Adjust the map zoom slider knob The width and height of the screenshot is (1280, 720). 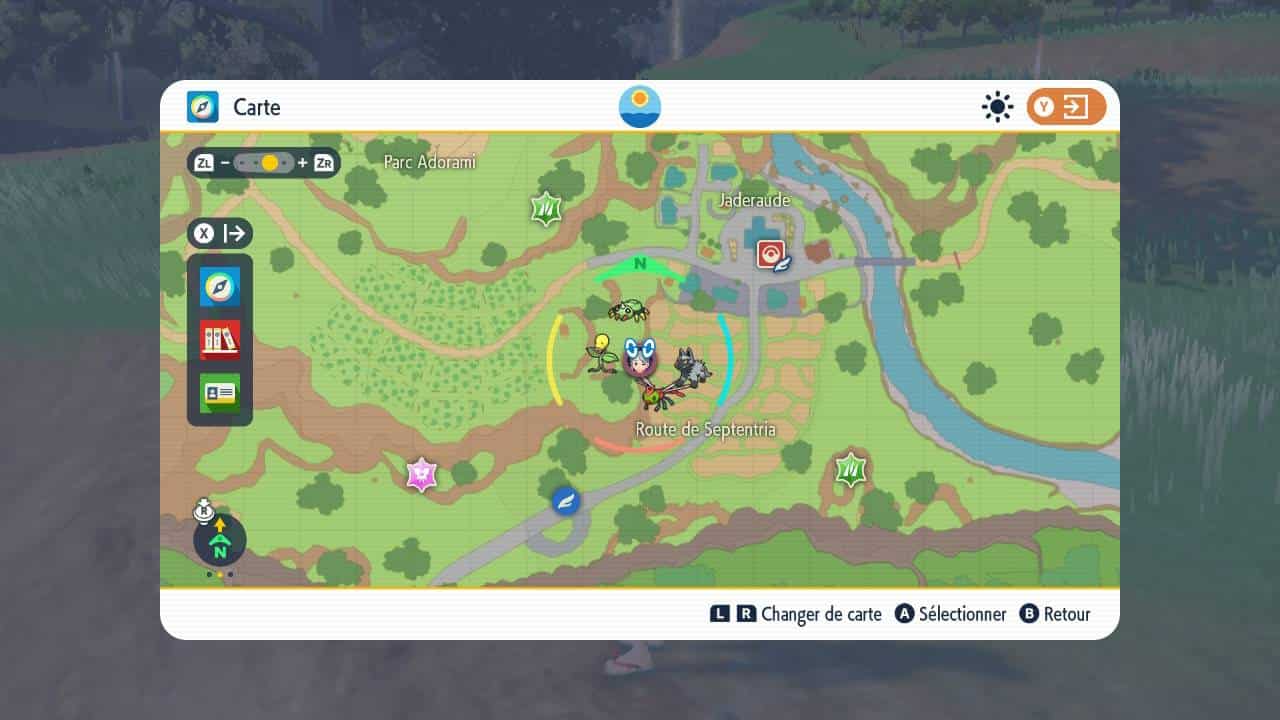tap(269, 162)
